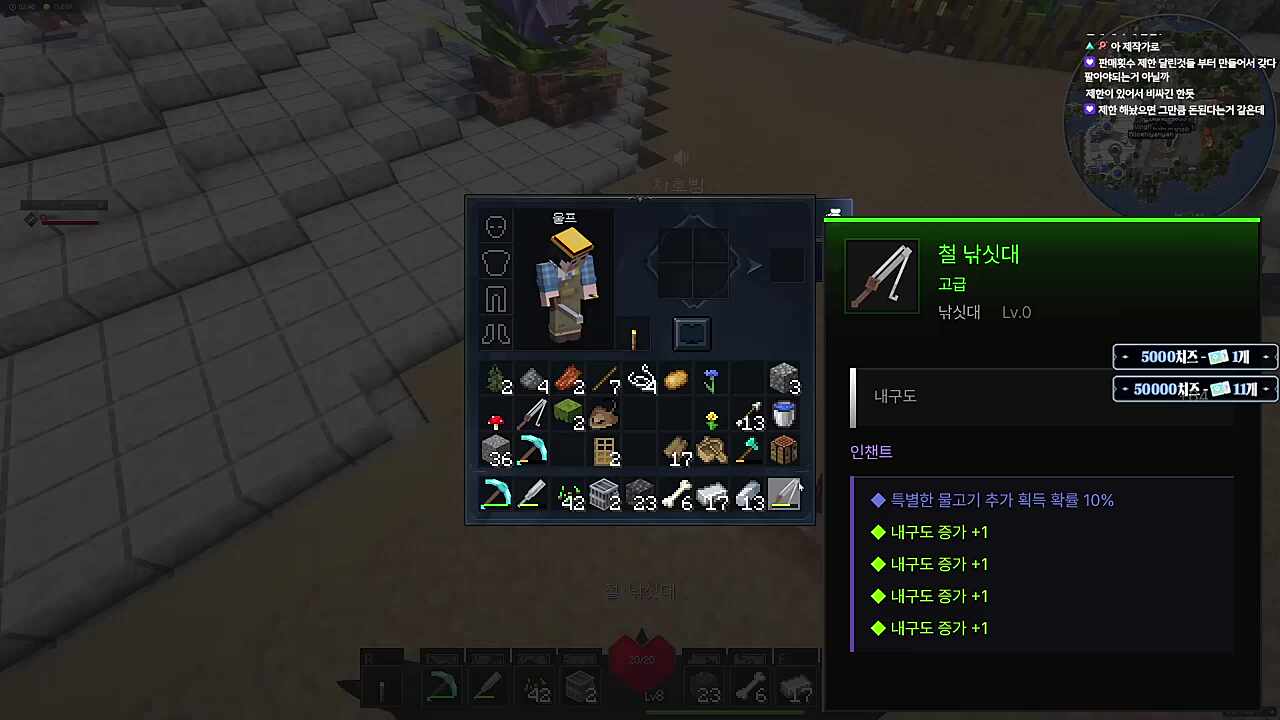Image resolution: width=1280 pixels, height=720 pixels.
Task: Click the 5000 cheese donation banner
Action: [1195, 357]
